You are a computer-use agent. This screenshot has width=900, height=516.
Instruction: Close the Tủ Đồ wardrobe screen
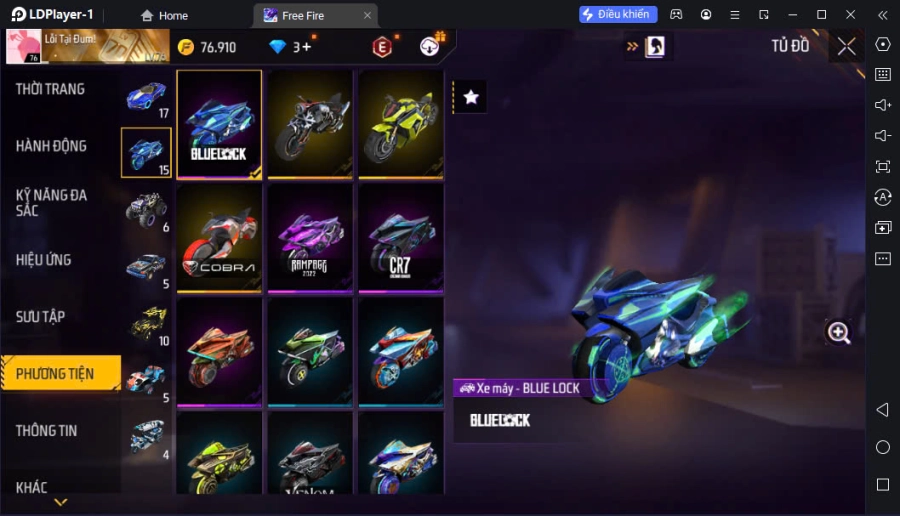(x=846, y=46)
